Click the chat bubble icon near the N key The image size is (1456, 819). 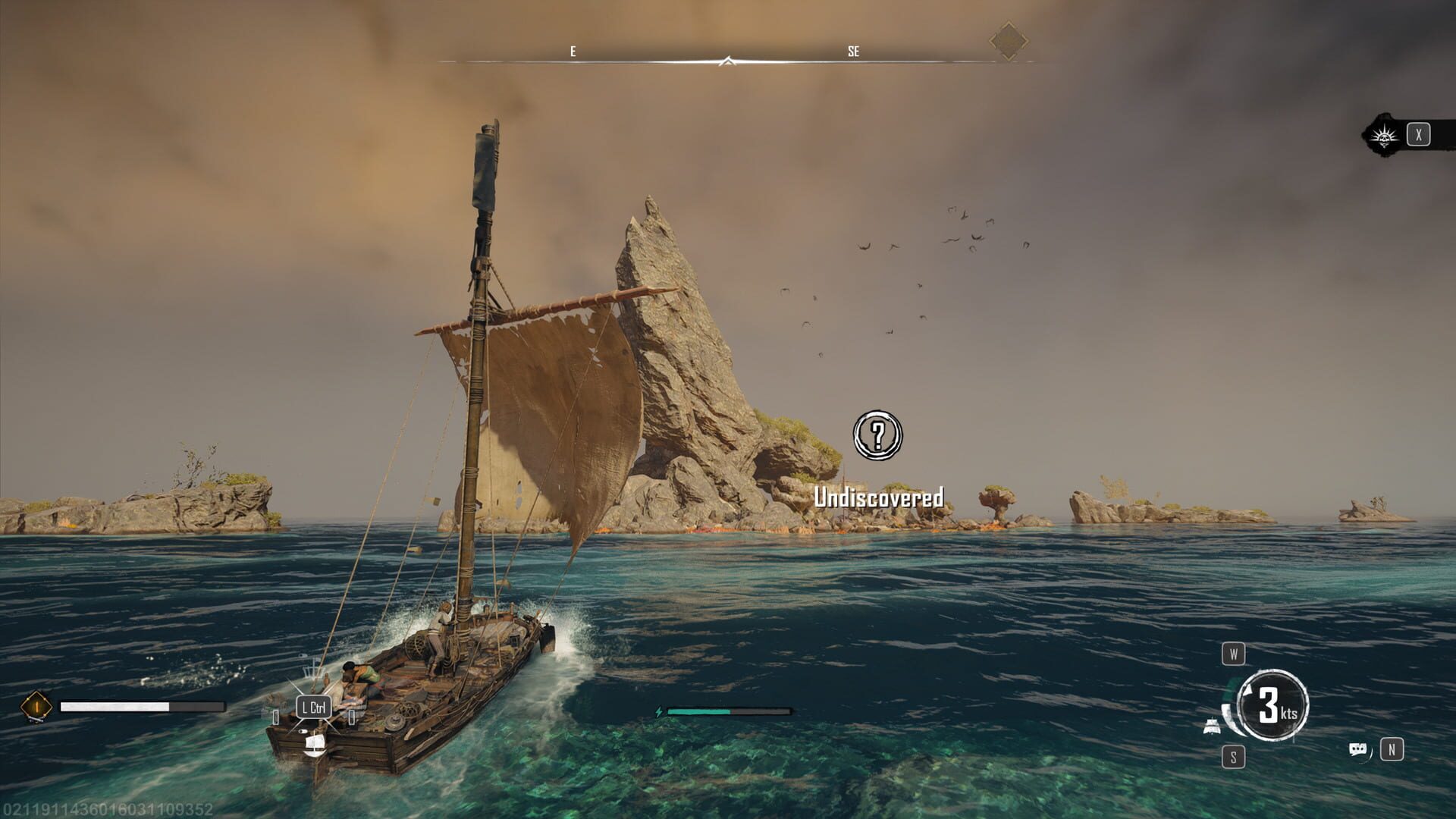1357,748
